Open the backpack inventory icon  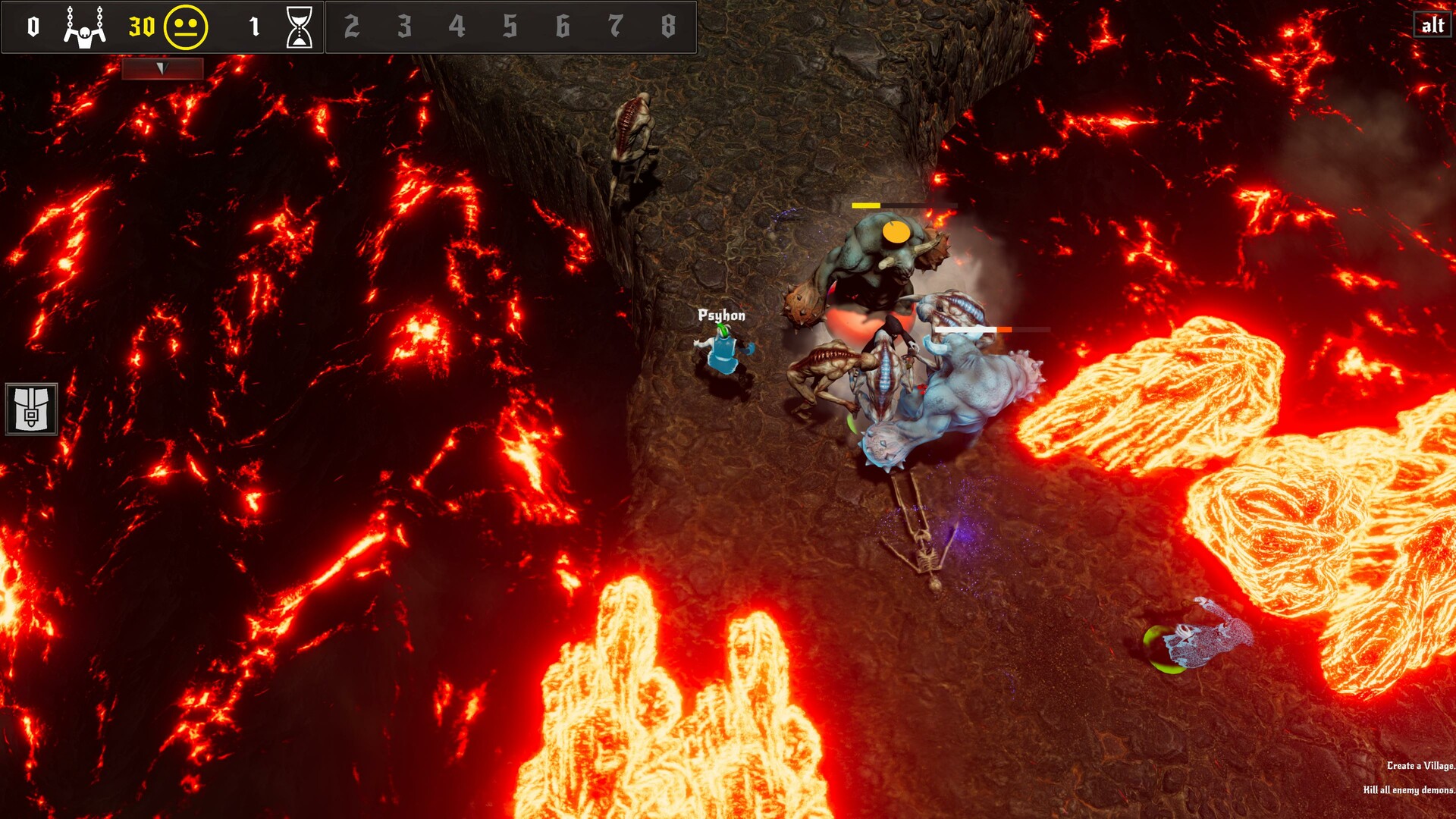pyautogui.click(x=32, y=409)
